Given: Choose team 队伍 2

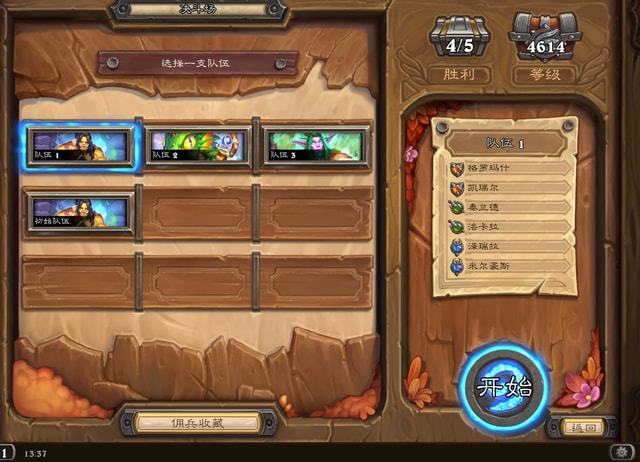Looking at the screenshot, I should (196, 145).
